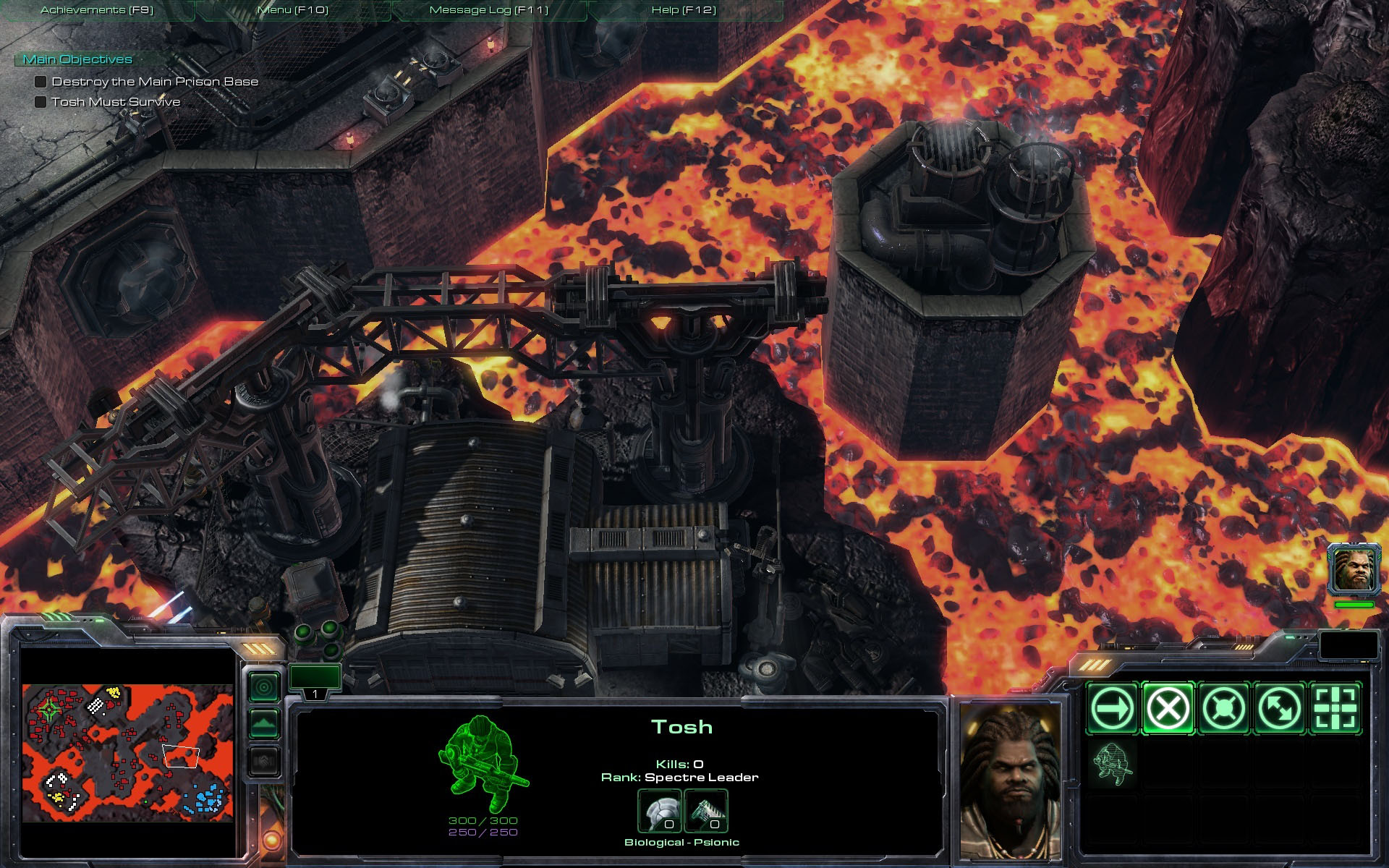Inspect Tosh's weapon upgrade icon
Screen dimensions: 1389x868
click(705, 811)
